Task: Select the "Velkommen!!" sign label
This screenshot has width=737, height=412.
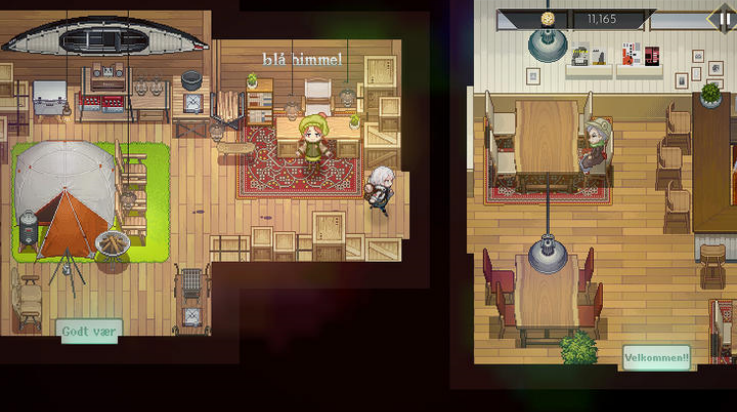Action: coord(656,357)
